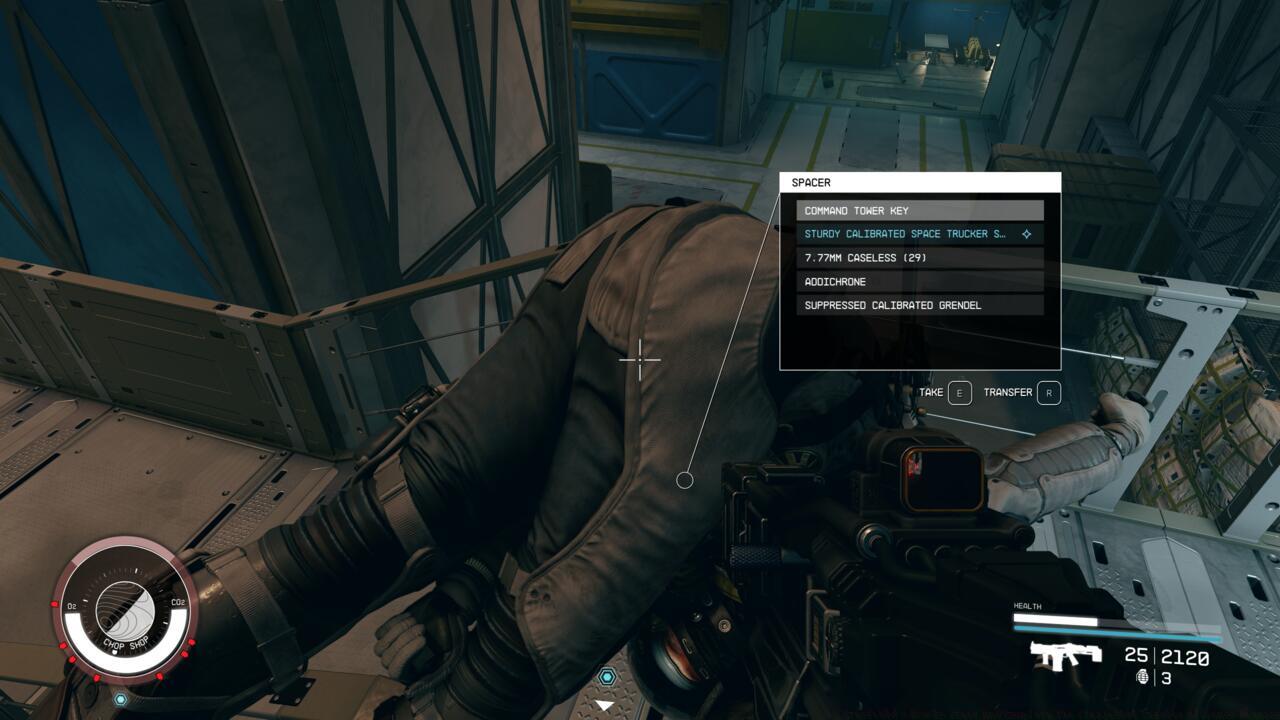Screen dimensions: 1280x720
Task: Click the HEALTH label on the HUD
Action: pyautogui.click(x=1030, y=605)
